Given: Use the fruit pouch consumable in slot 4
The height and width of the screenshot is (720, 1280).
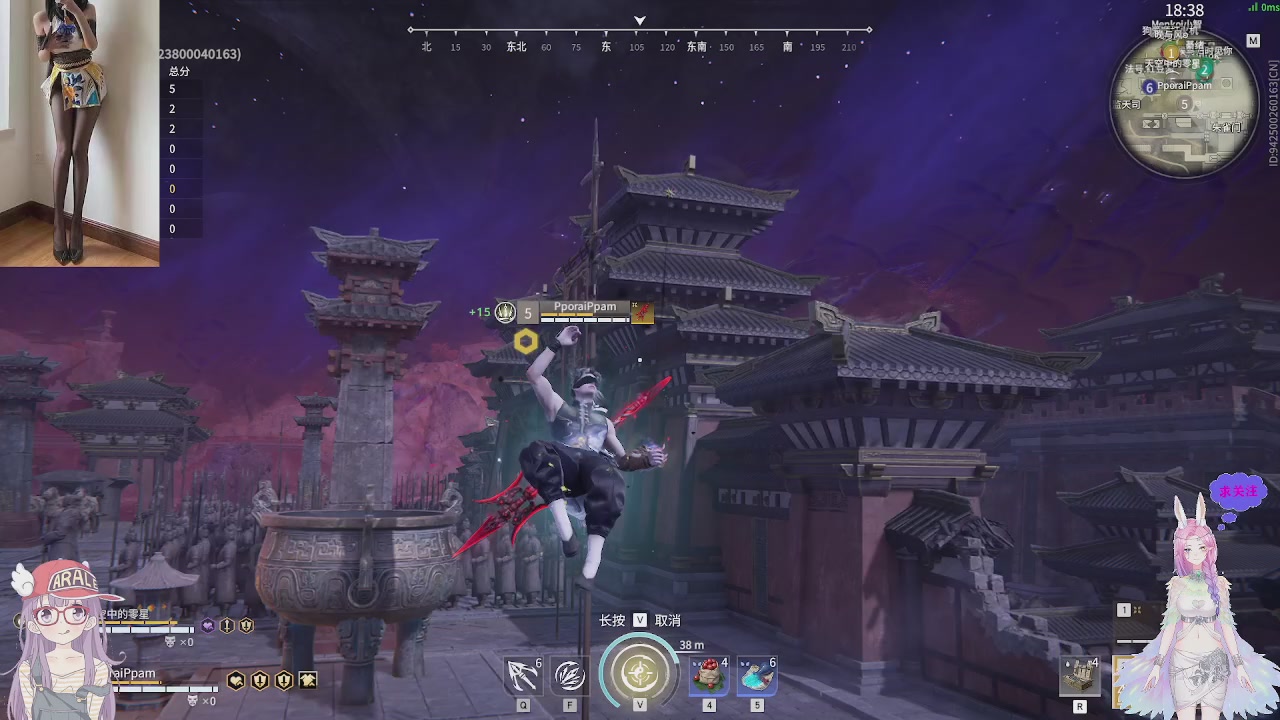Looking at the screenshot, I should (x=709, y=675).
